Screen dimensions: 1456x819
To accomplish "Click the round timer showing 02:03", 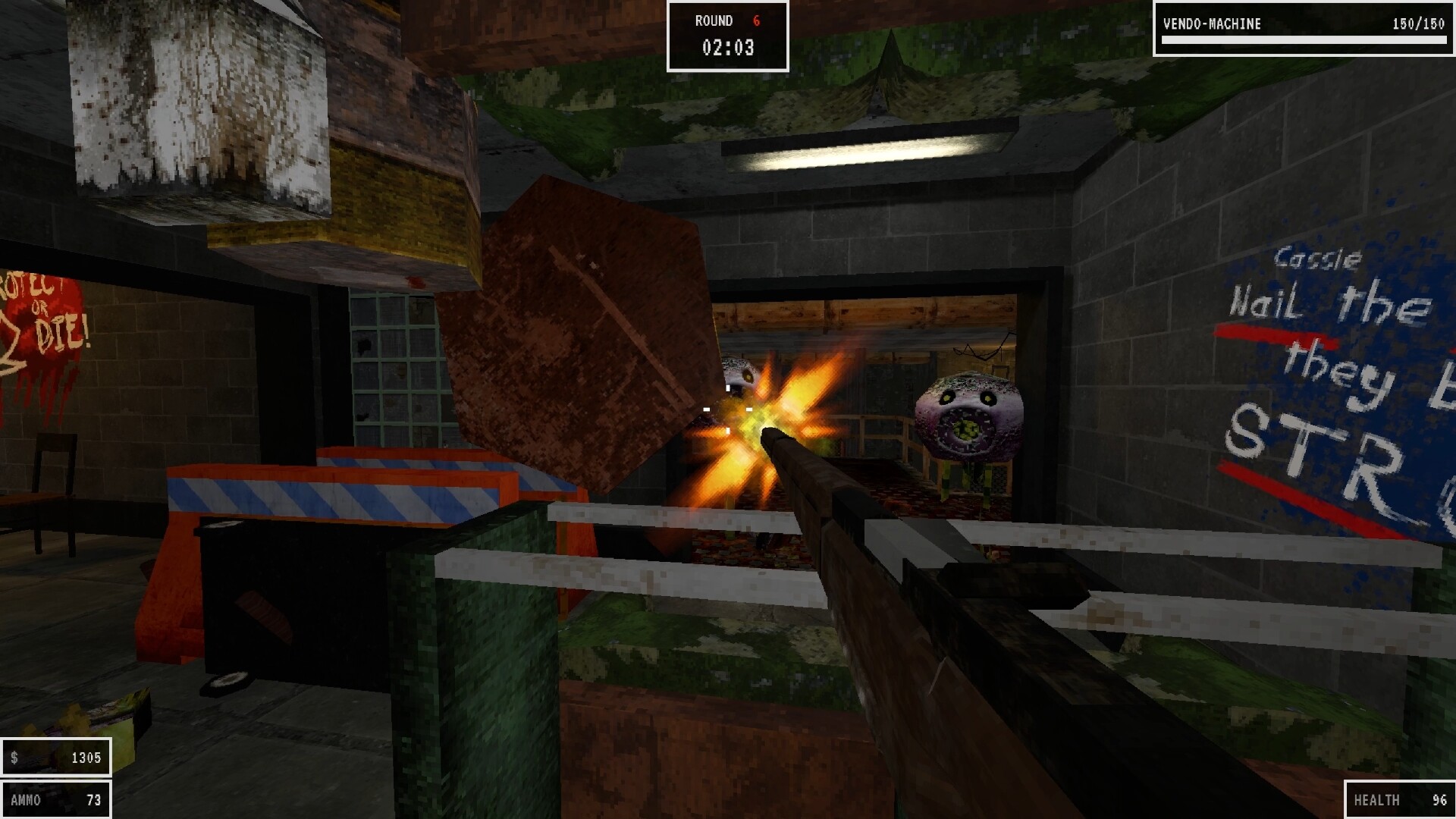I will 726,49.
